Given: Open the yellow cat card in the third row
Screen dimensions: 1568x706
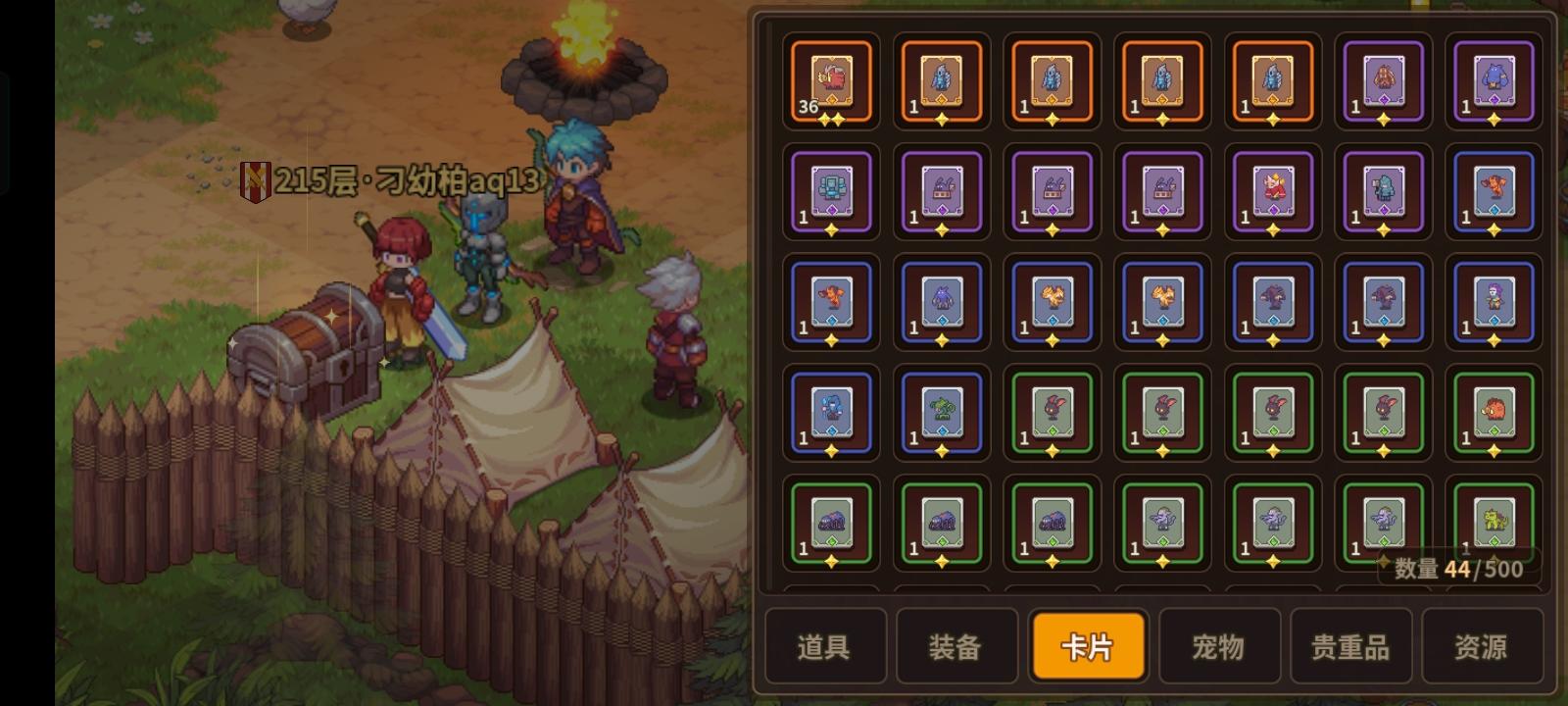Looking at the screenshot, I should point(1050,304).
